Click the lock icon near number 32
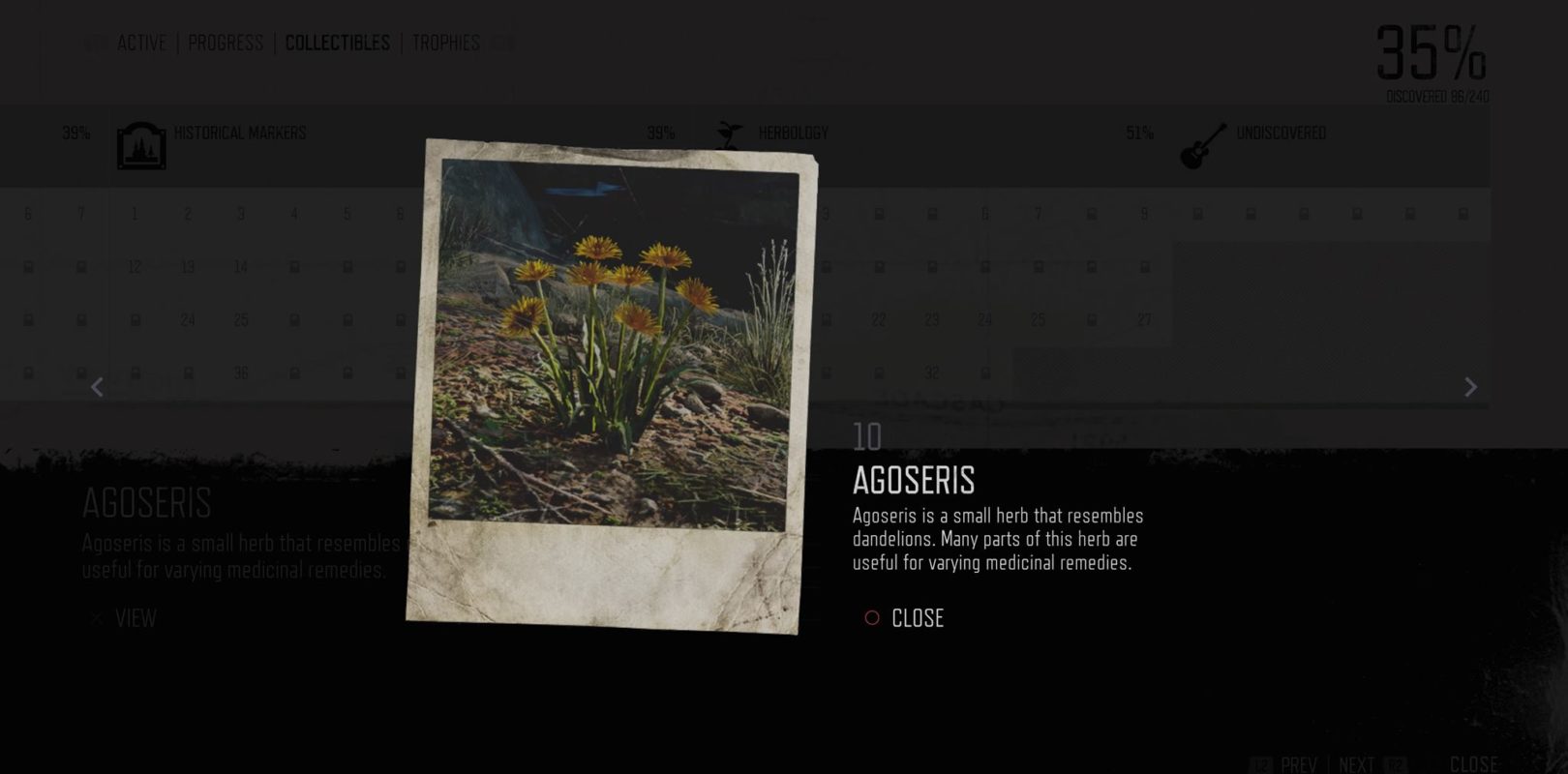The image size is (1568, 774). [x=987, y=371]
